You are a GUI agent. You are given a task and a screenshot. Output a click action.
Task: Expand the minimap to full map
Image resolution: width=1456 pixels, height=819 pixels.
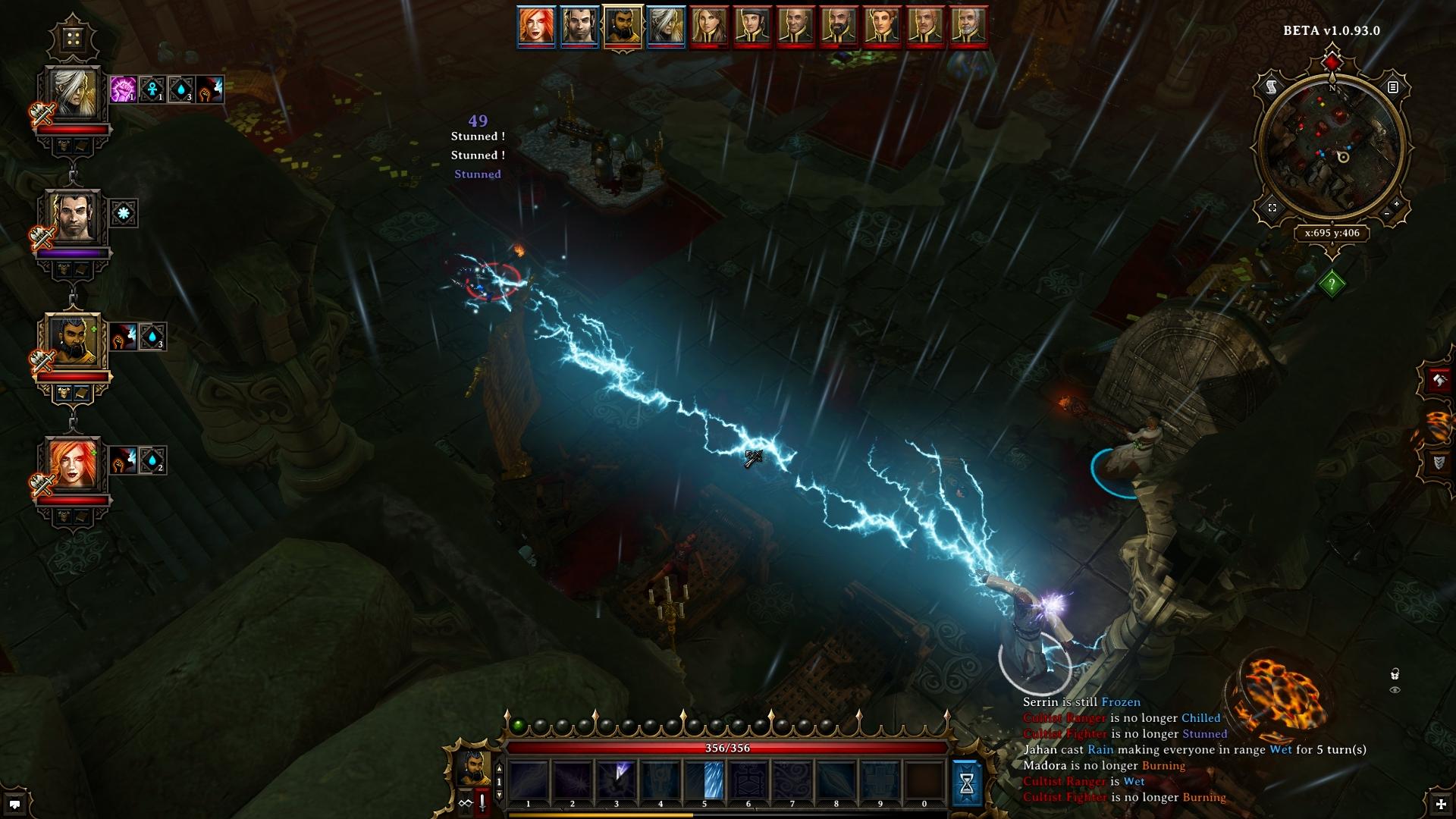(1272, 208)
